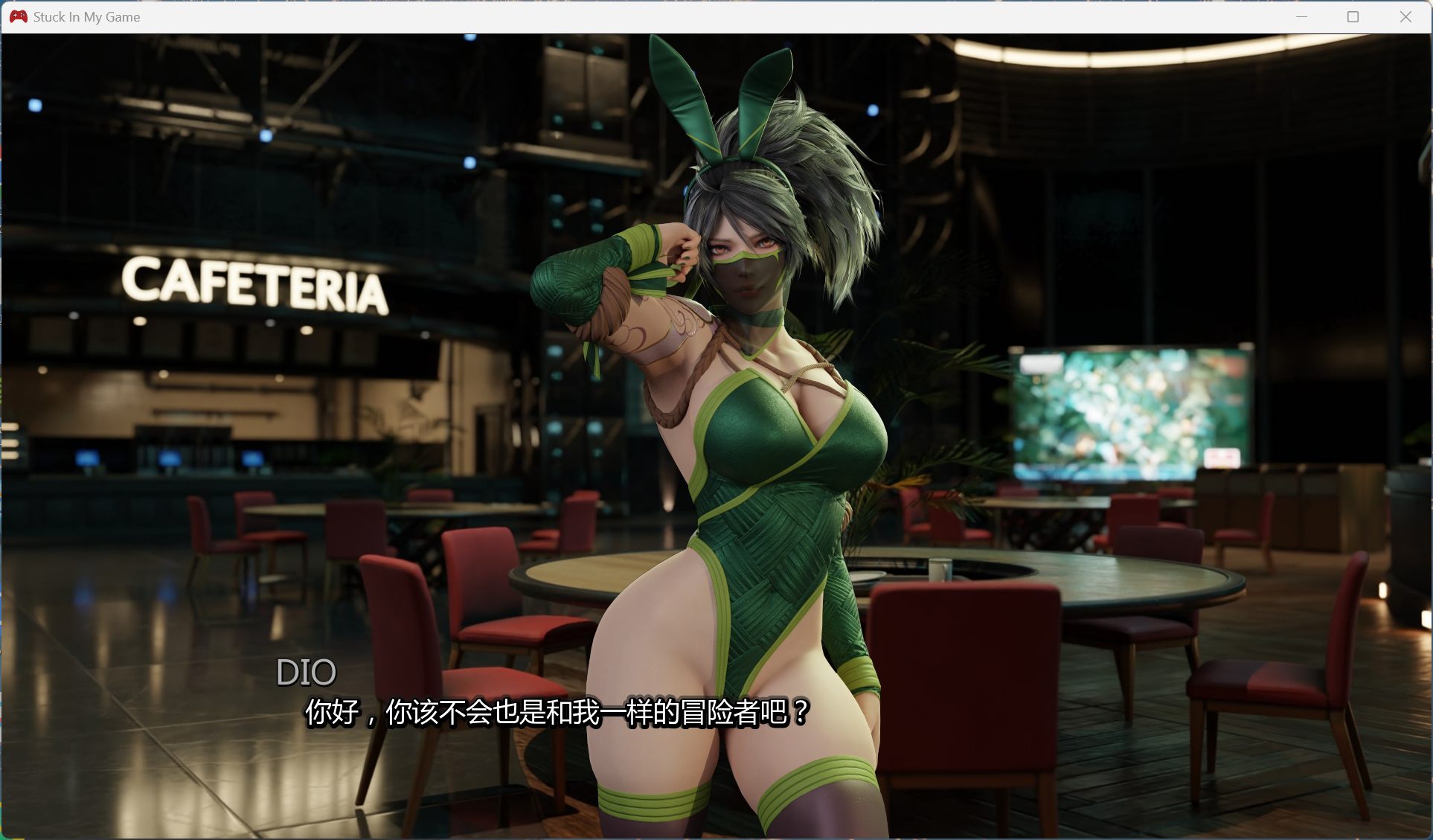Click the close icon of the game window
This screenshot has height=840, width=1433.
click(x=1405, y=16)
